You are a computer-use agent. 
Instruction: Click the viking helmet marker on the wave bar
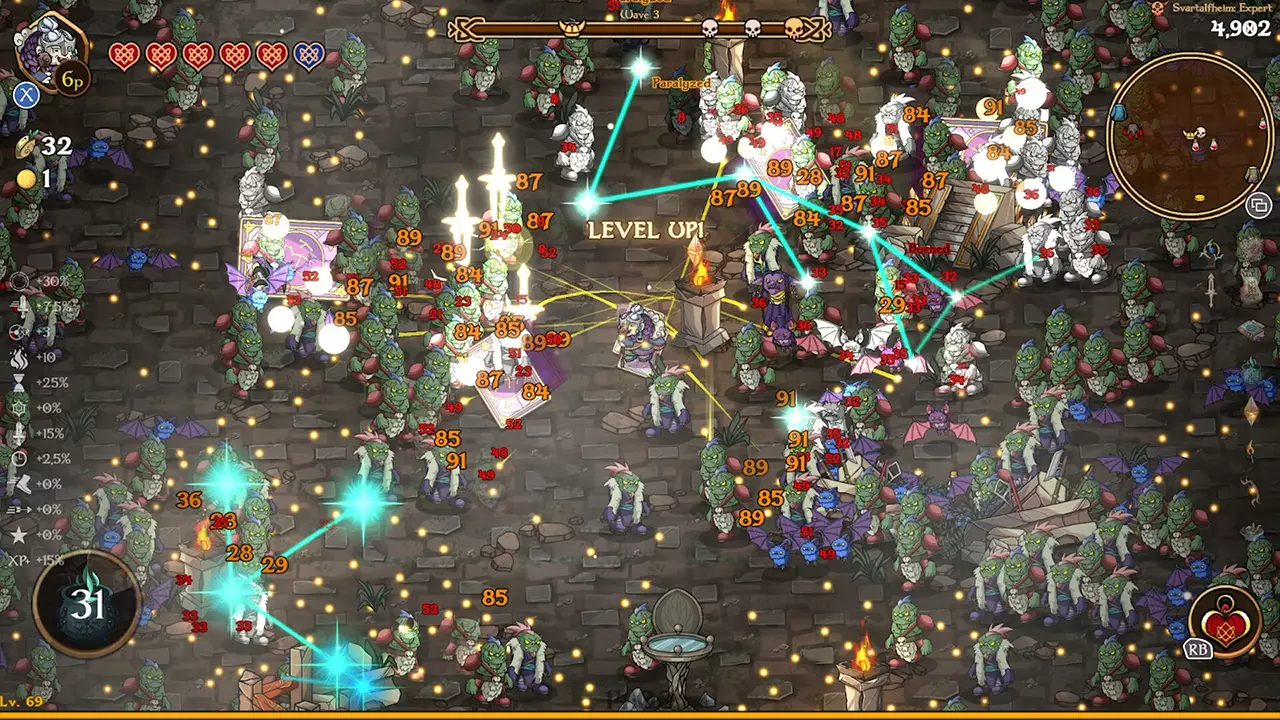point(571,28)
